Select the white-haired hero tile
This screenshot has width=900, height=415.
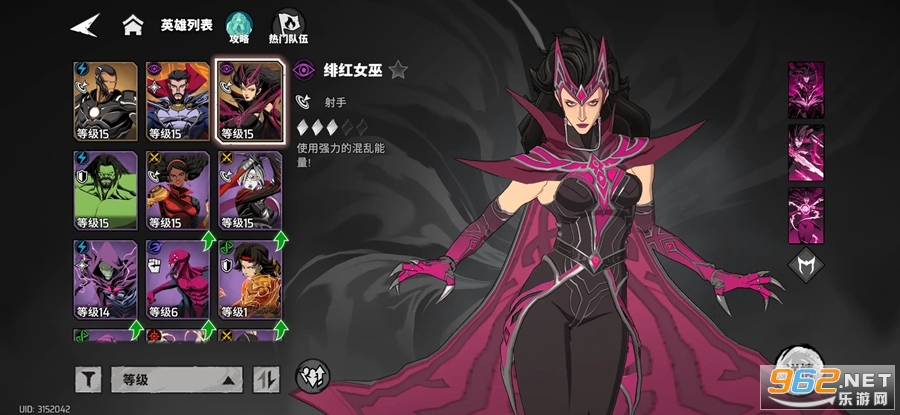[x=248, y=190]
